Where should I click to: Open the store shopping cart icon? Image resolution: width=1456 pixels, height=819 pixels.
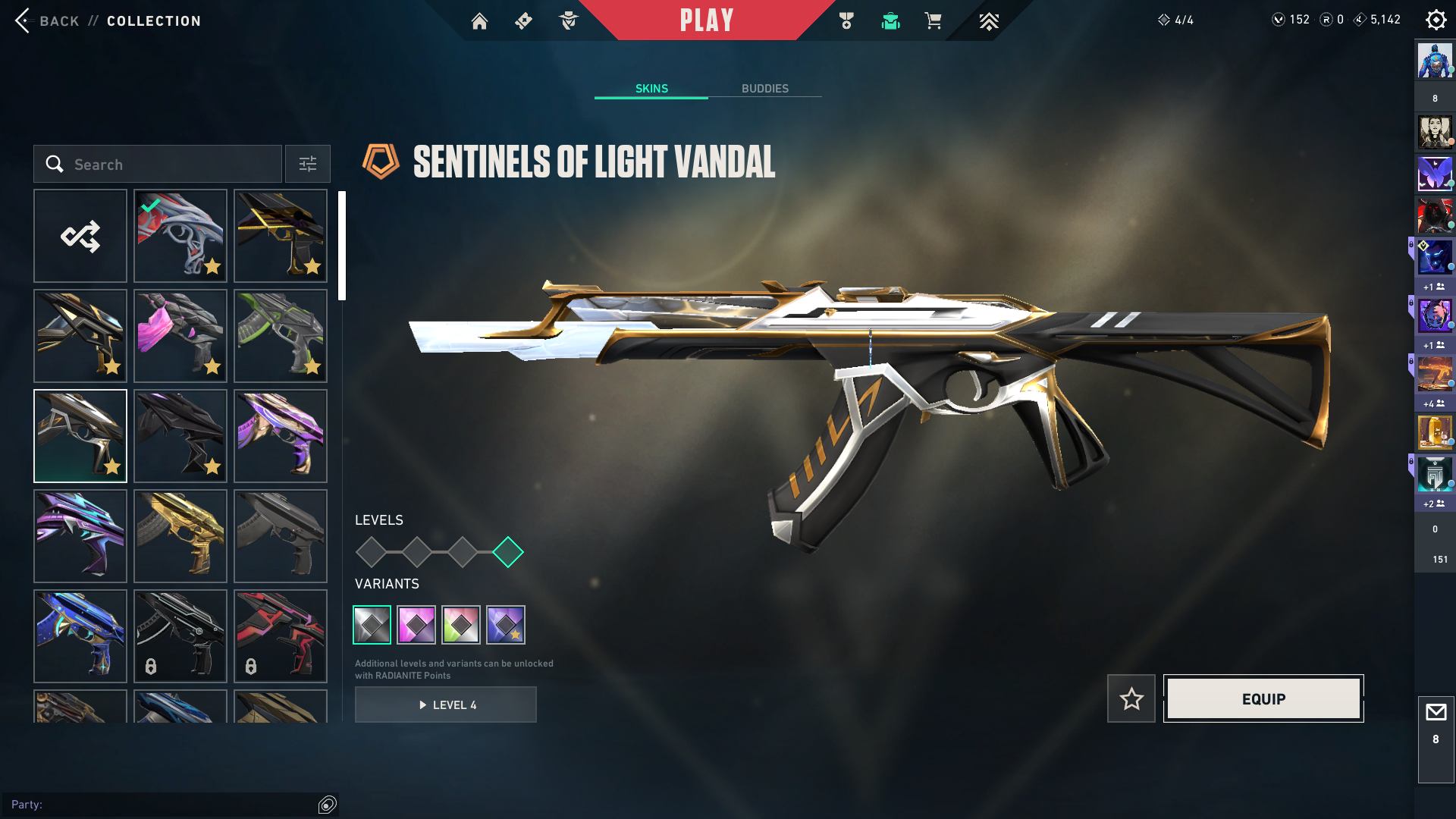933,21
